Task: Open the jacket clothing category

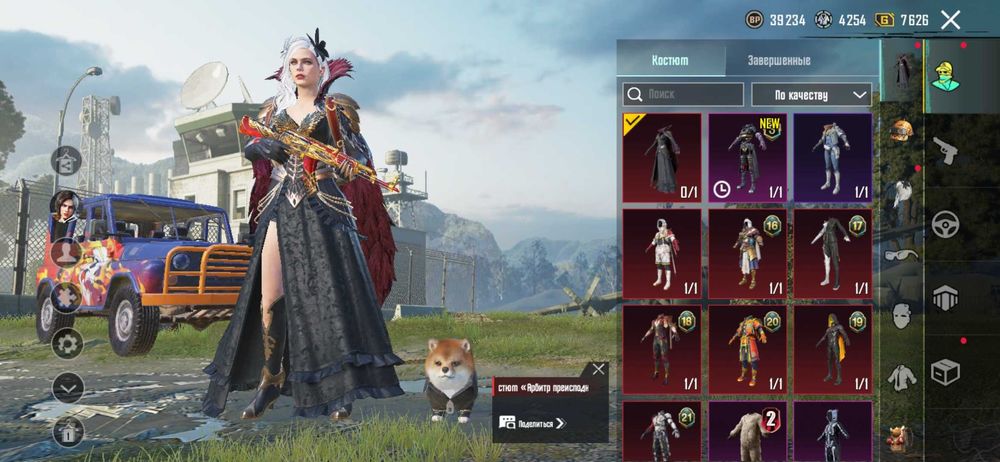Action: 902,377
